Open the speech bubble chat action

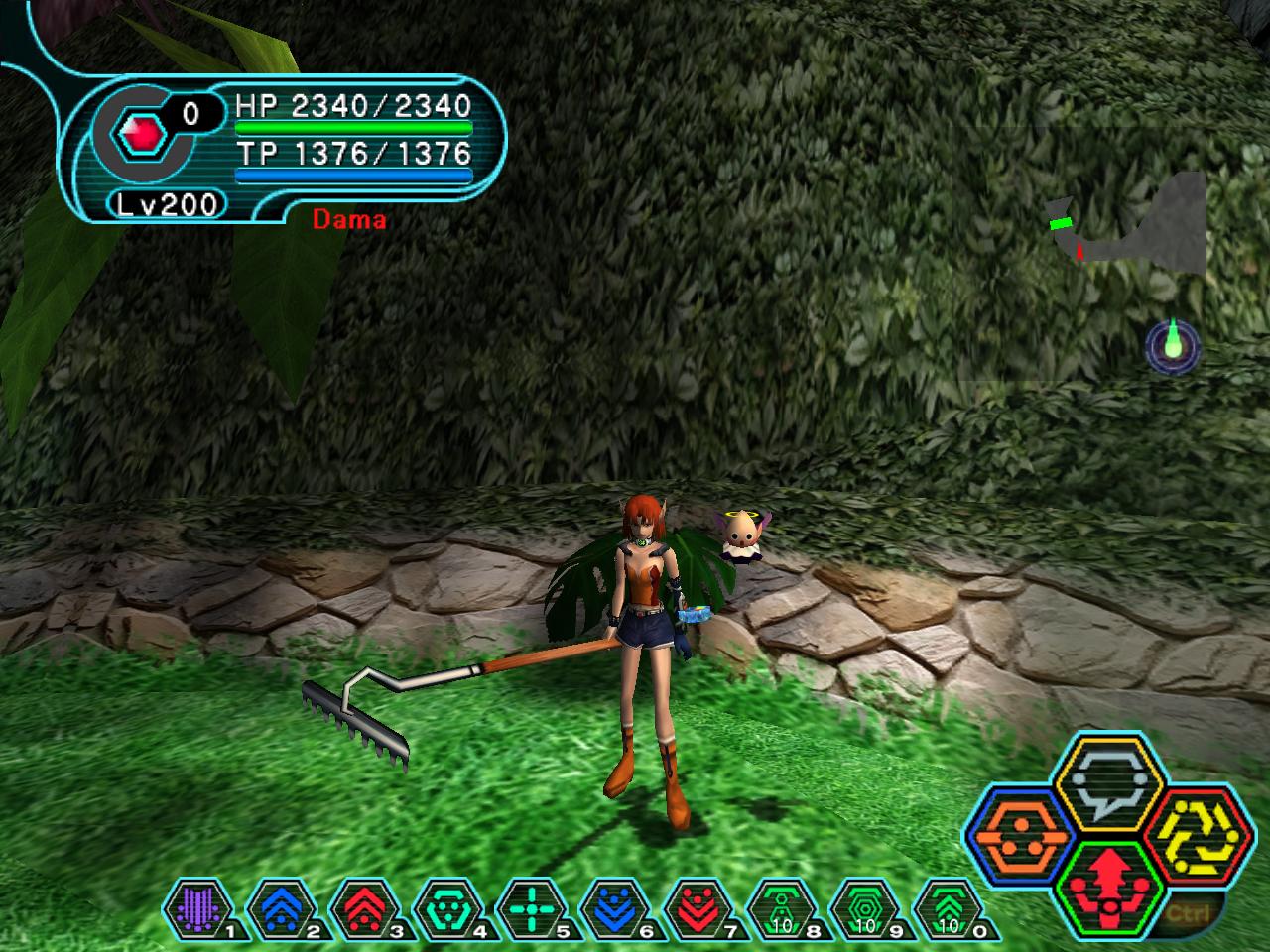pyautogui.click(x=1102, y=784)
